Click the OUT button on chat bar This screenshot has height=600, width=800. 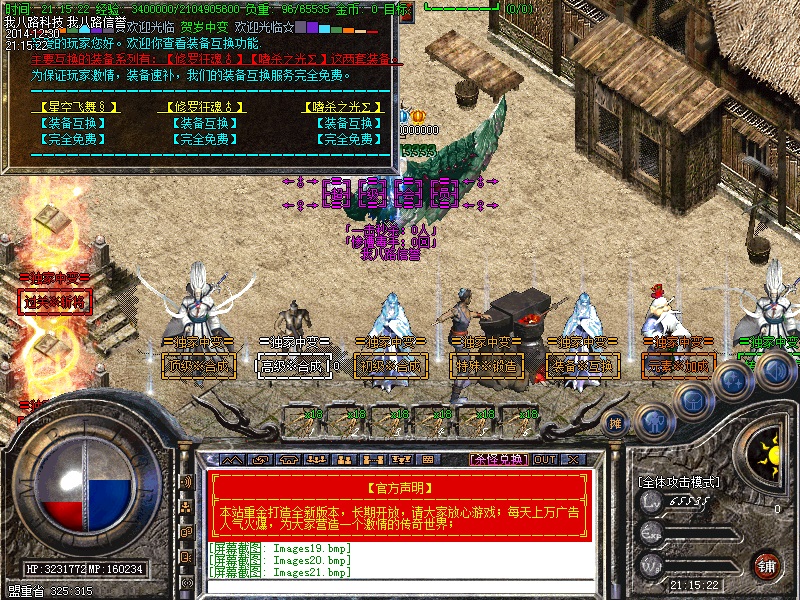544,460
